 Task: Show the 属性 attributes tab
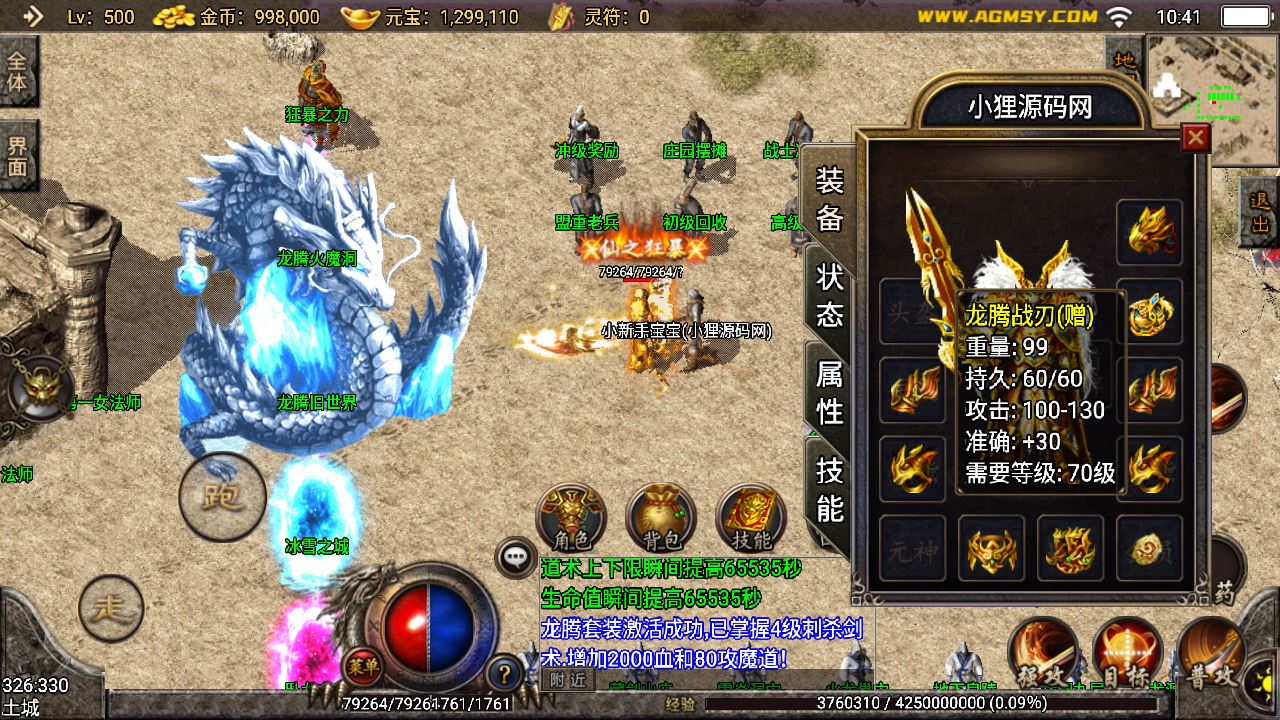point(830,392)
